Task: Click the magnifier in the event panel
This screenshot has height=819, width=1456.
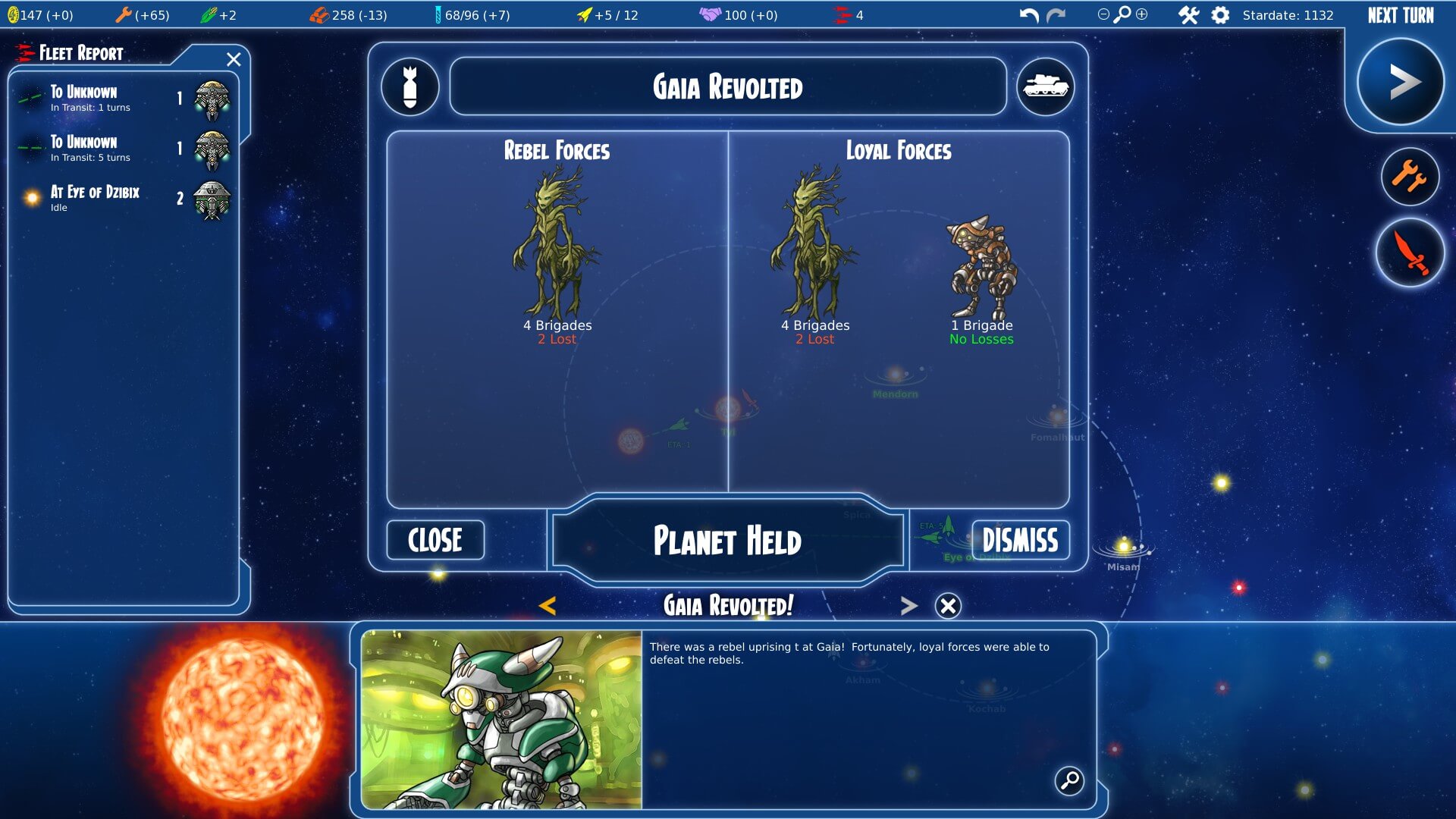Action: 1069,780
